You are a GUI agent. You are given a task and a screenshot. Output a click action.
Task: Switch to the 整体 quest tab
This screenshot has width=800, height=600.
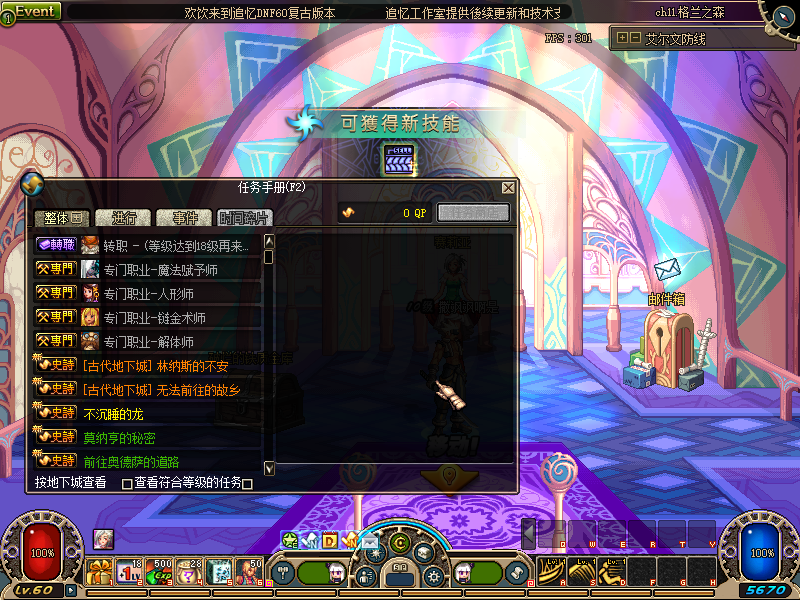pos(62,217)
